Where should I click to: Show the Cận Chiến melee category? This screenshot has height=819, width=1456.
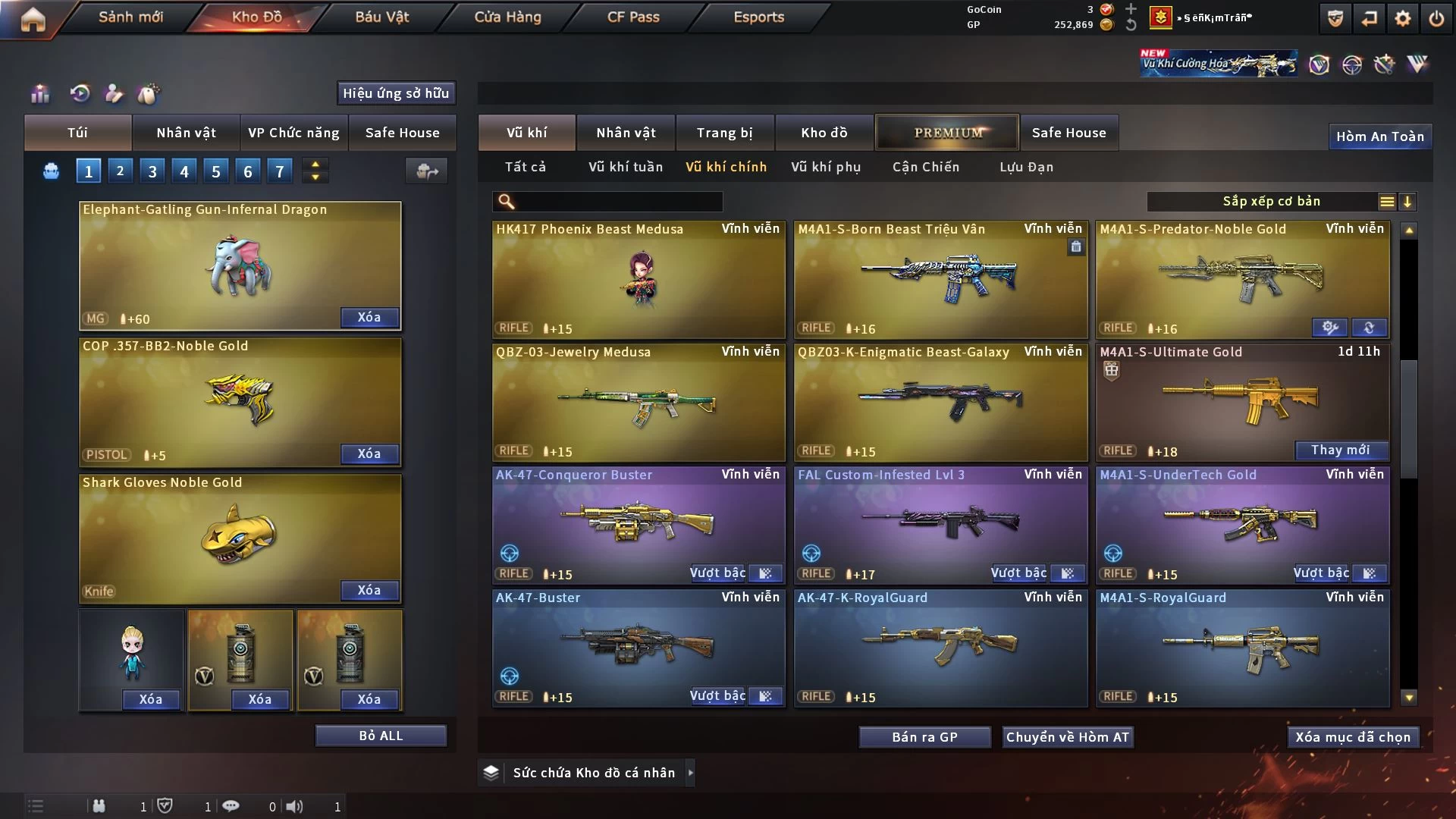(925, 167)
